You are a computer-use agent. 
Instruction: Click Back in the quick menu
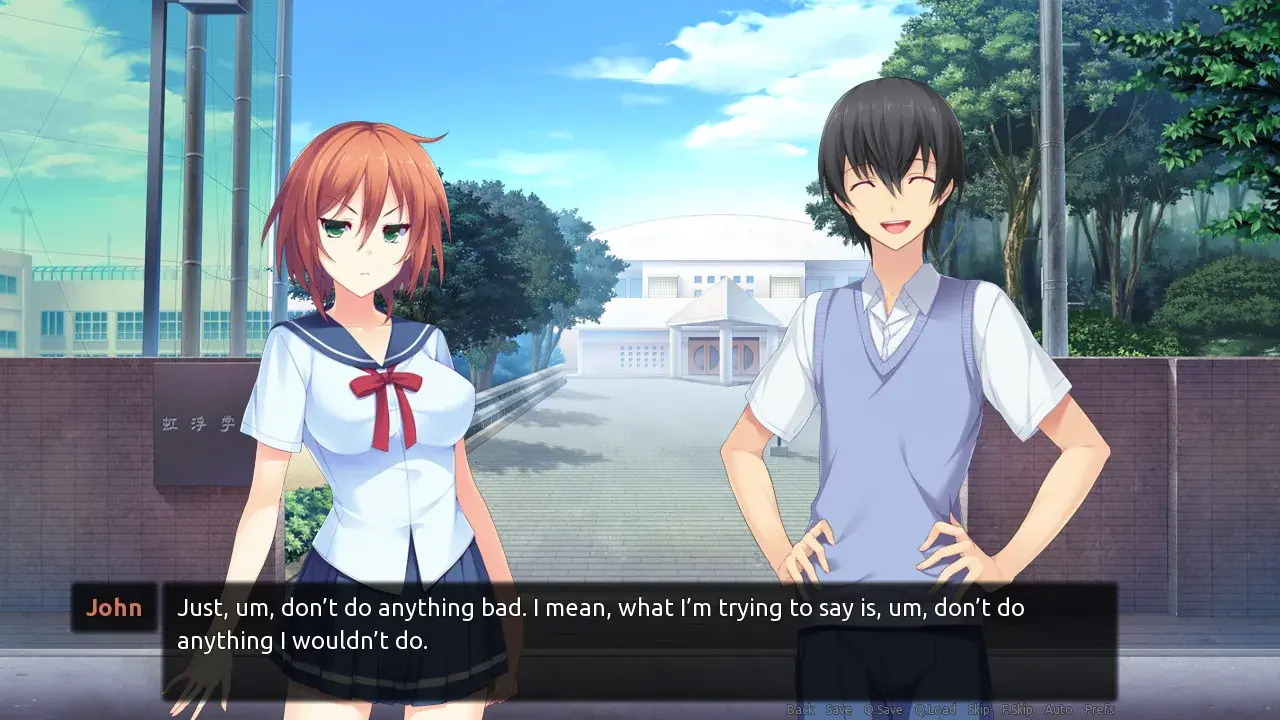click(x=800, y=710)
